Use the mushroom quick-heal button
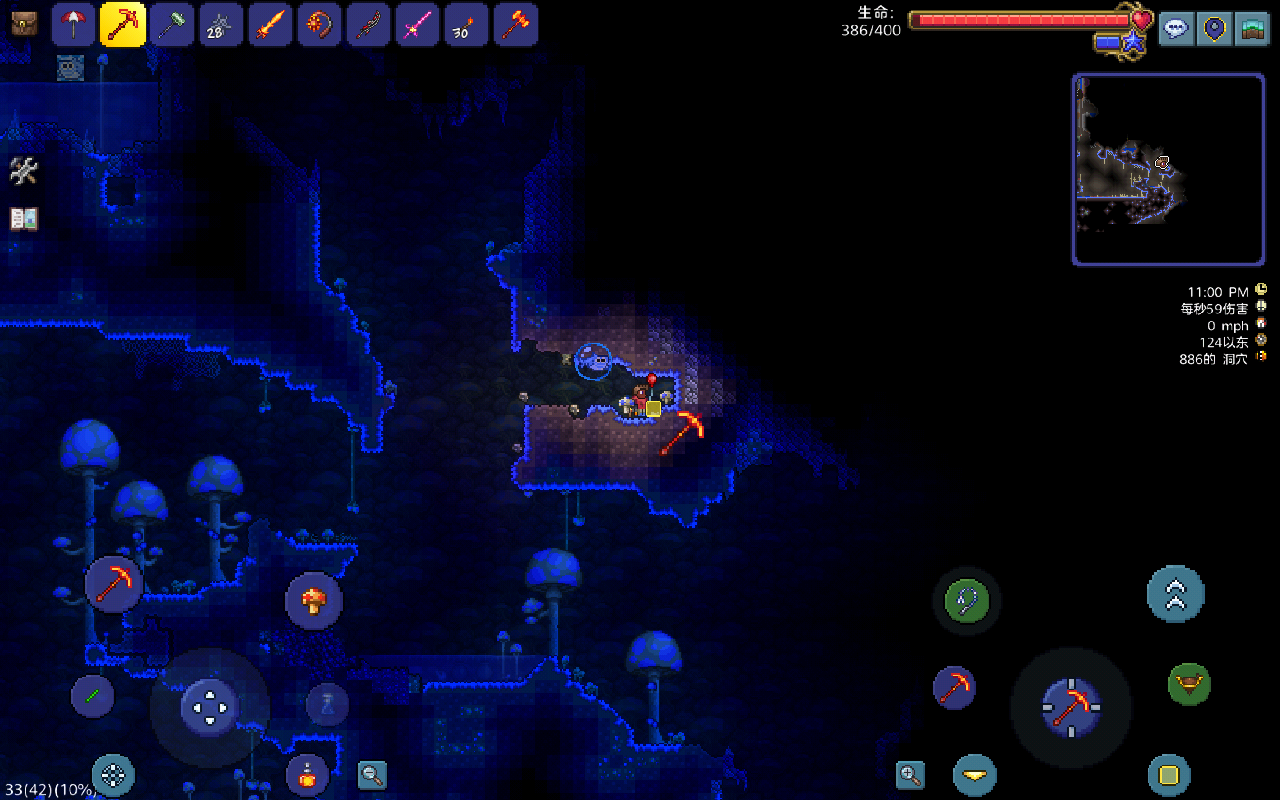The width and height of the screenshot is (1280, 800). pyautogui.click(x=314, y=601)
